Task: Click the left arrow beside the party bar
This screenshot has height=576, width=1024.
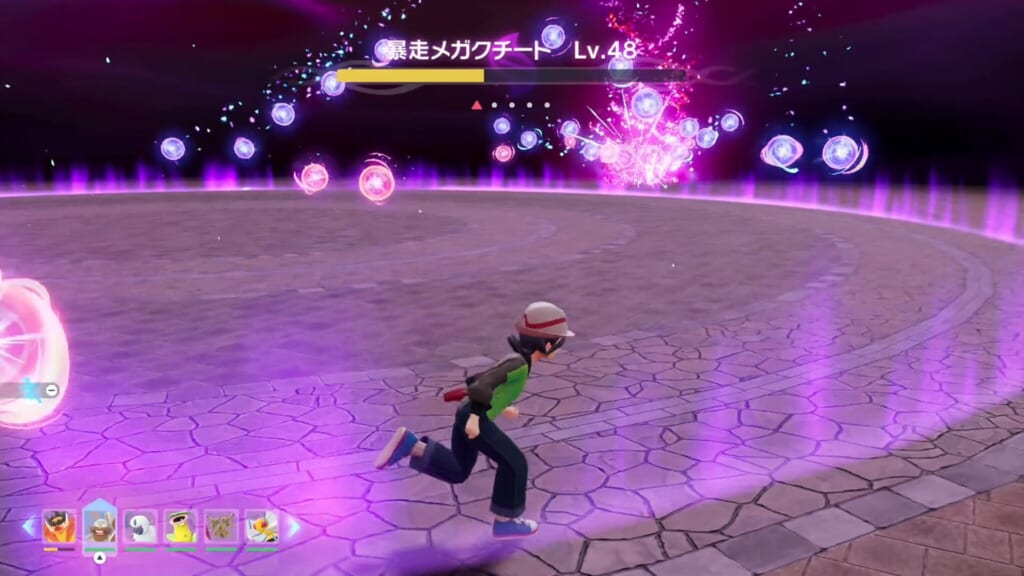Action: pos(27,526)
